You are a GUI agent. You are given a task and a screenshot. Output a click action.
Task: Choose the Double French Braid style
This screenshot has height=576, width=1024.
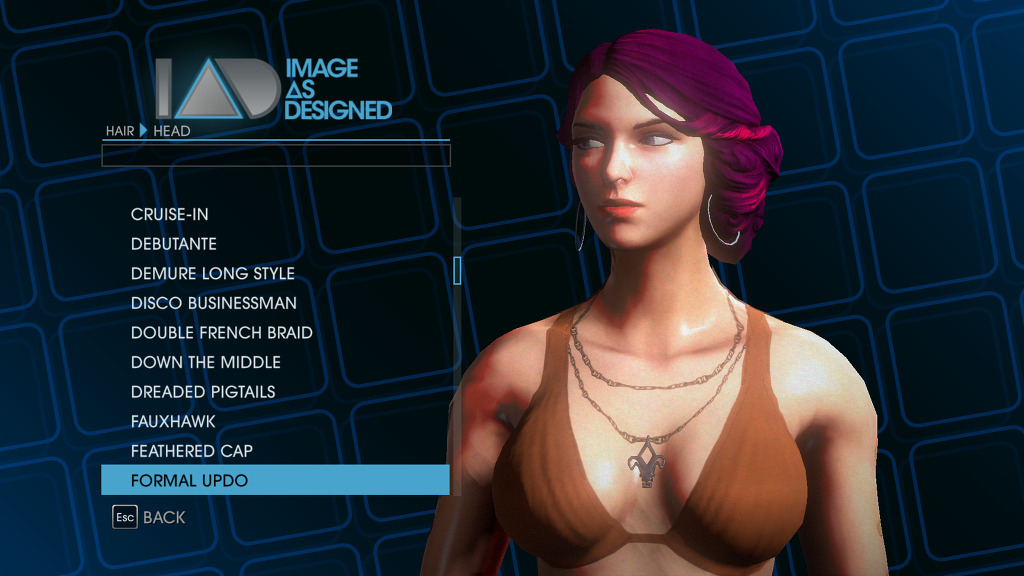pyautogui.click(x=222, y=332)
